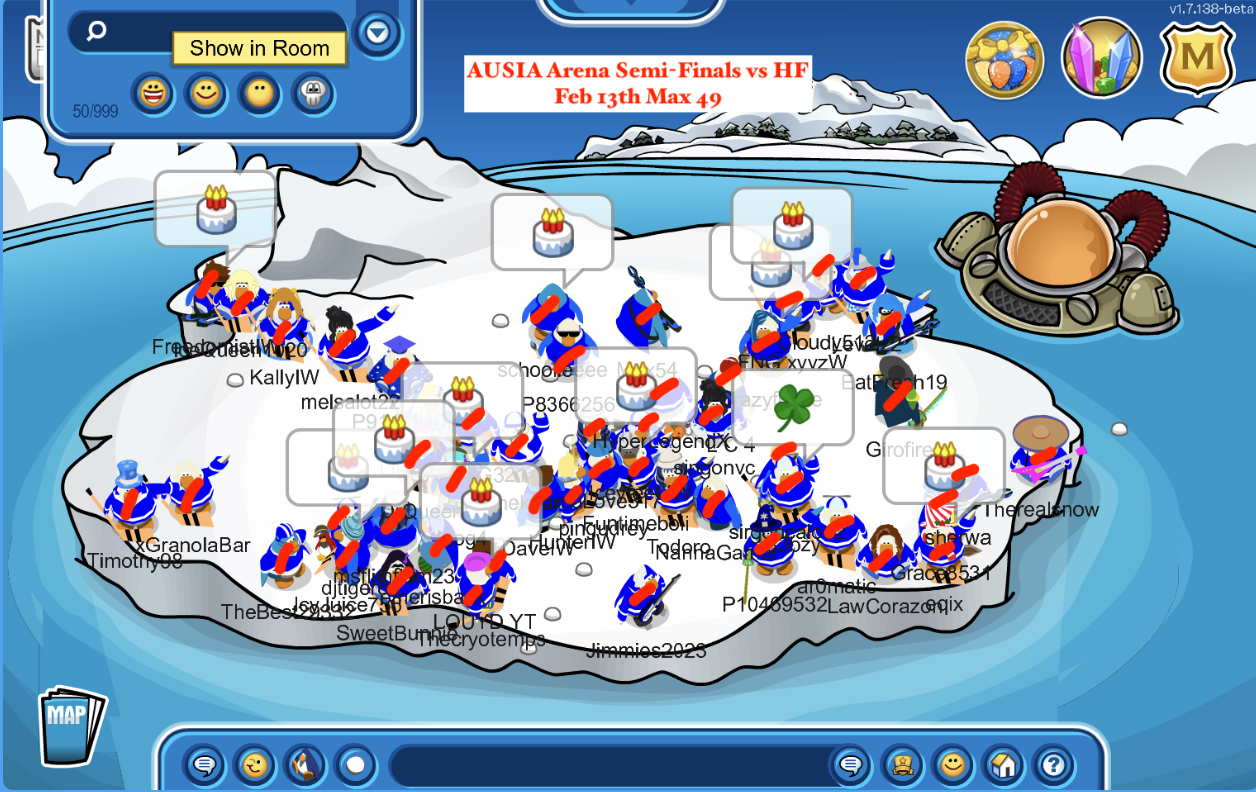This screenshot has width=1256, height=792.
Task: Open the safe chat speech bubble menu
Action: click(204, 766)
